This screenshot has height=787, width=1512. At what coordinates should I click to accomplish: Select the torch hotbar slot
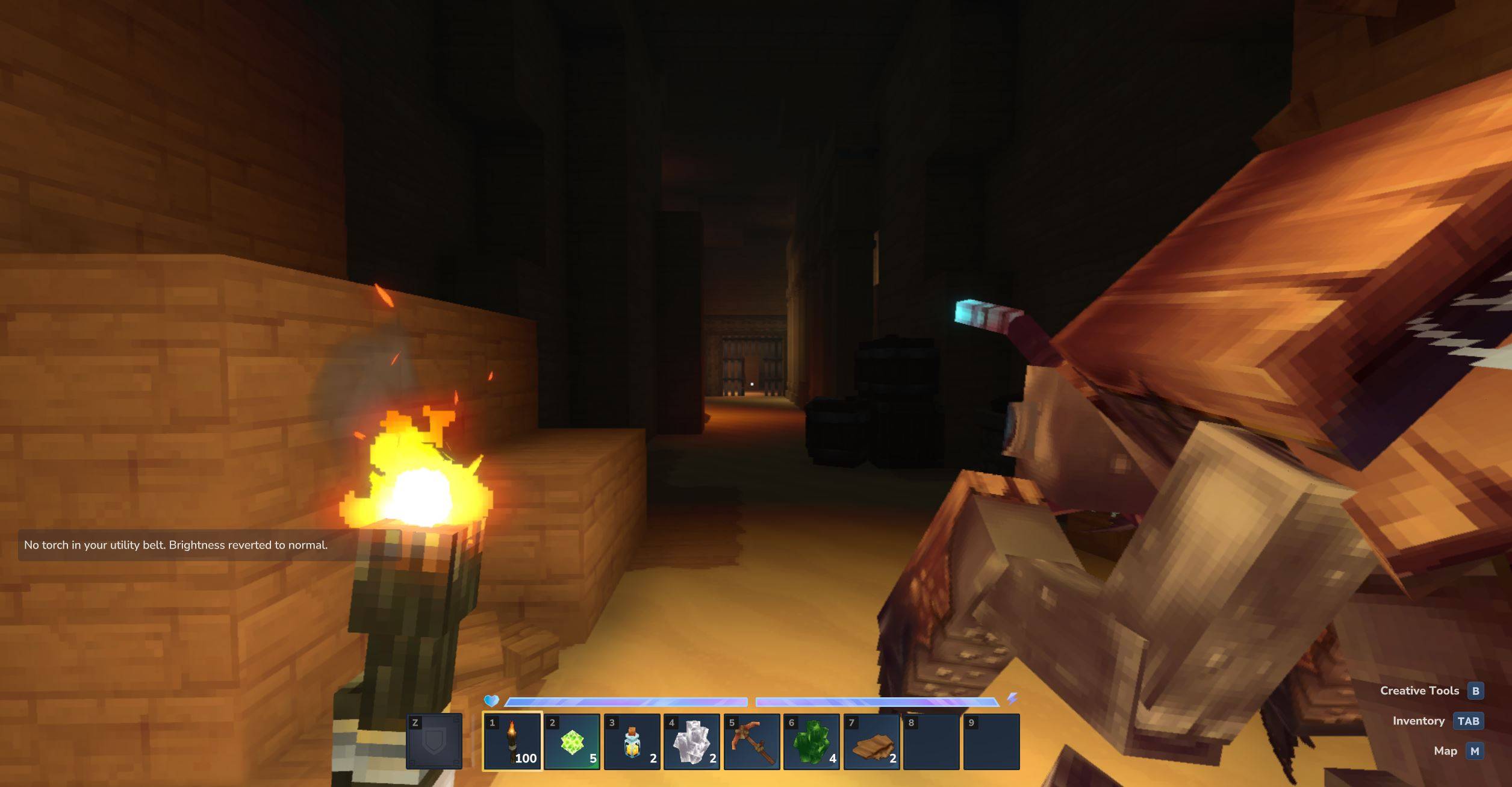point(512,741)
